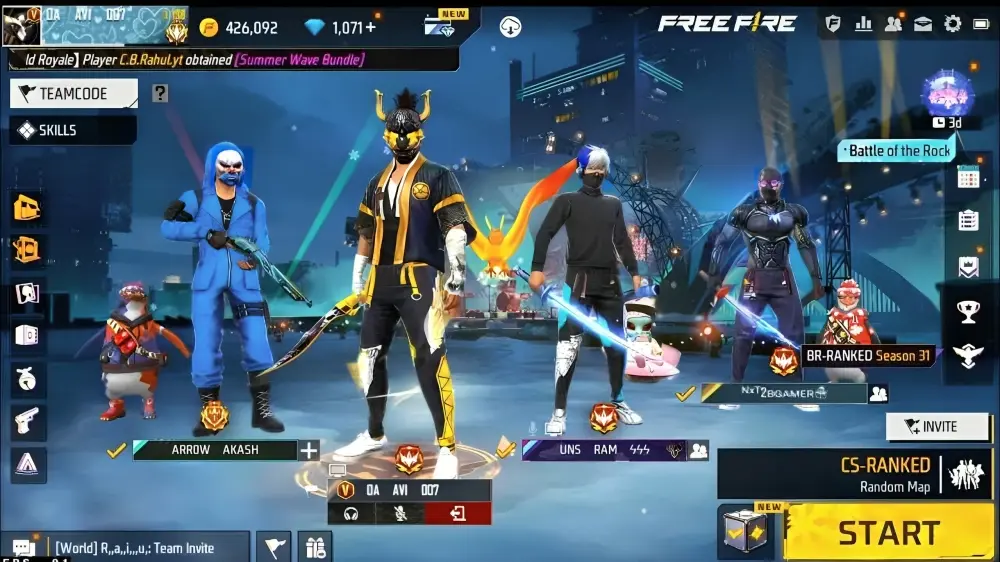
Task: Open the pistol weapon icon on the left sidebar
Action: pos(28,421)
